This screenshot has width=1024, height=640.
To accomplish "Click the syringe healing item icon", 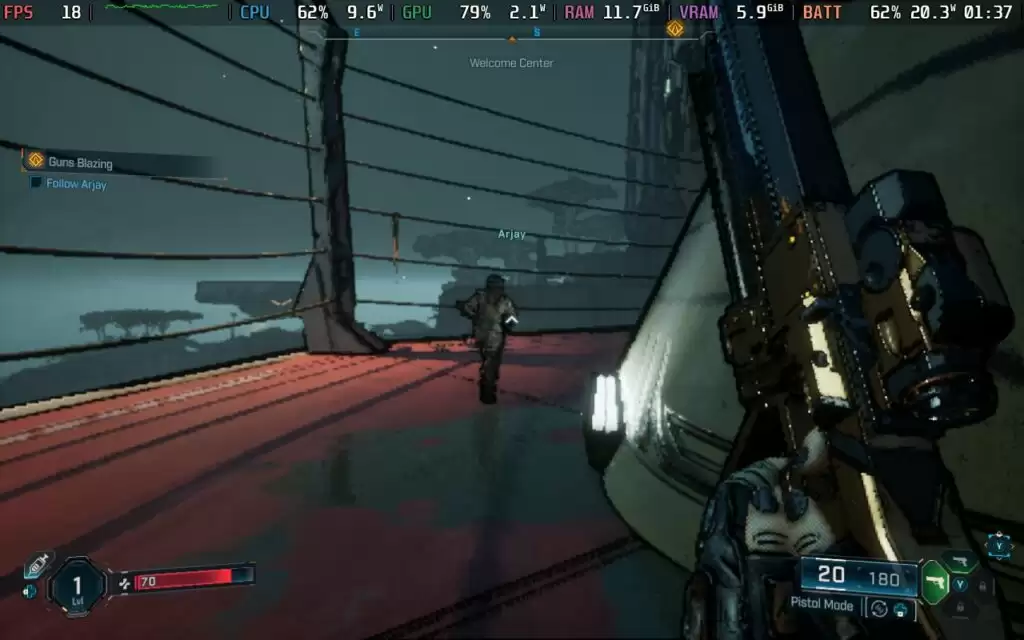I will click(x=37, y=565).
